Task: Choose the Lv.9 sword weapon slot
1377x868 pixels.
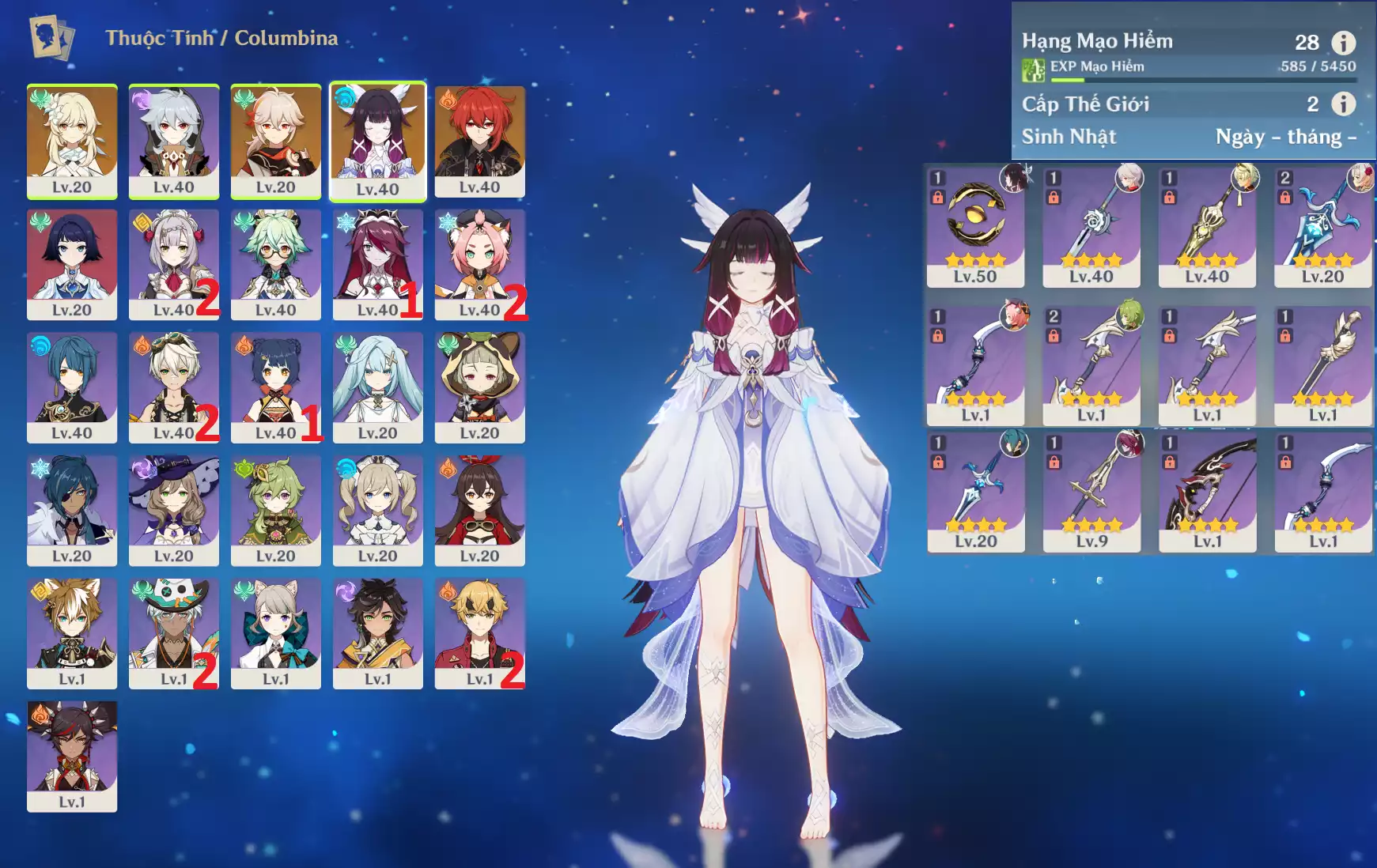Action: point(1091,492)
